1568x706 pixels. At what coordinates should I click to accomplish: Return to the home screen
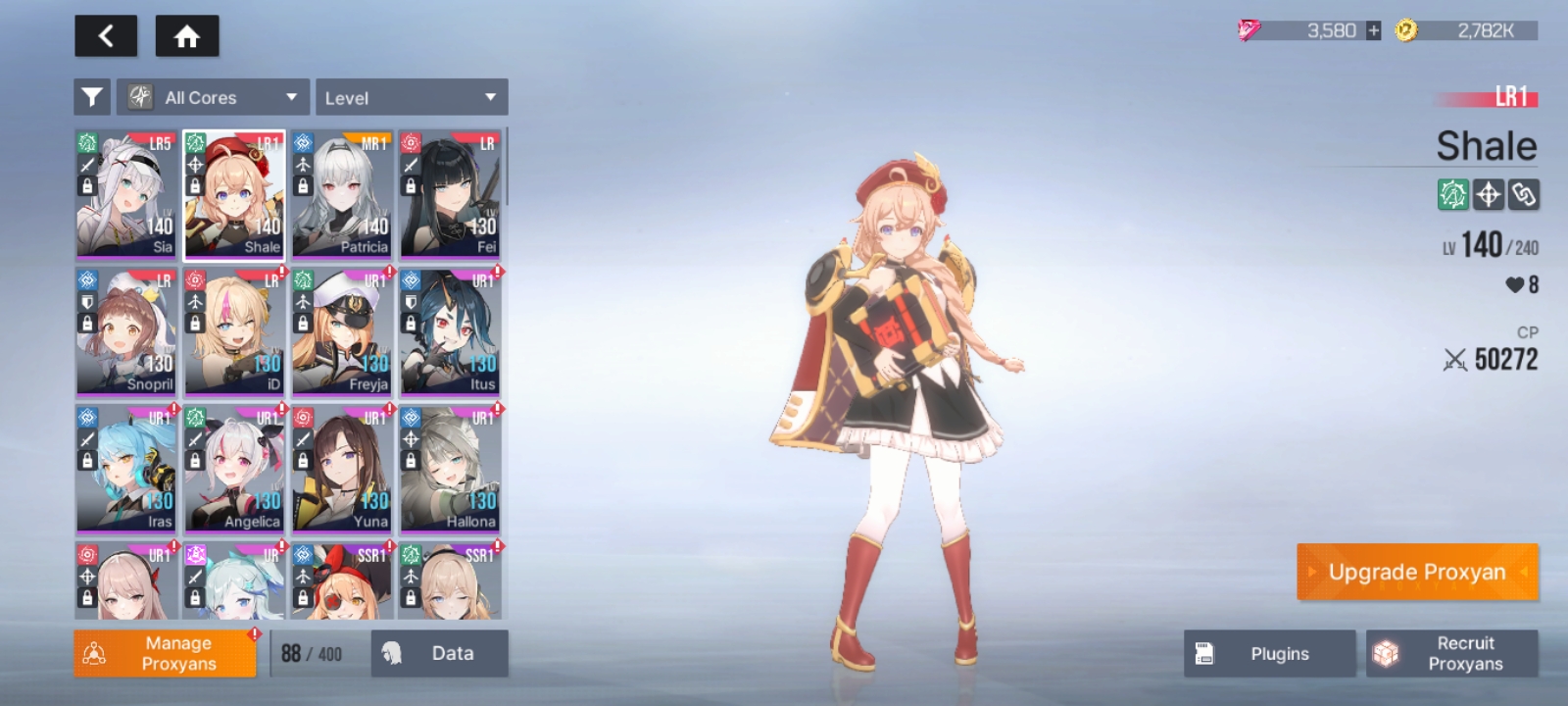pos(187,36)
